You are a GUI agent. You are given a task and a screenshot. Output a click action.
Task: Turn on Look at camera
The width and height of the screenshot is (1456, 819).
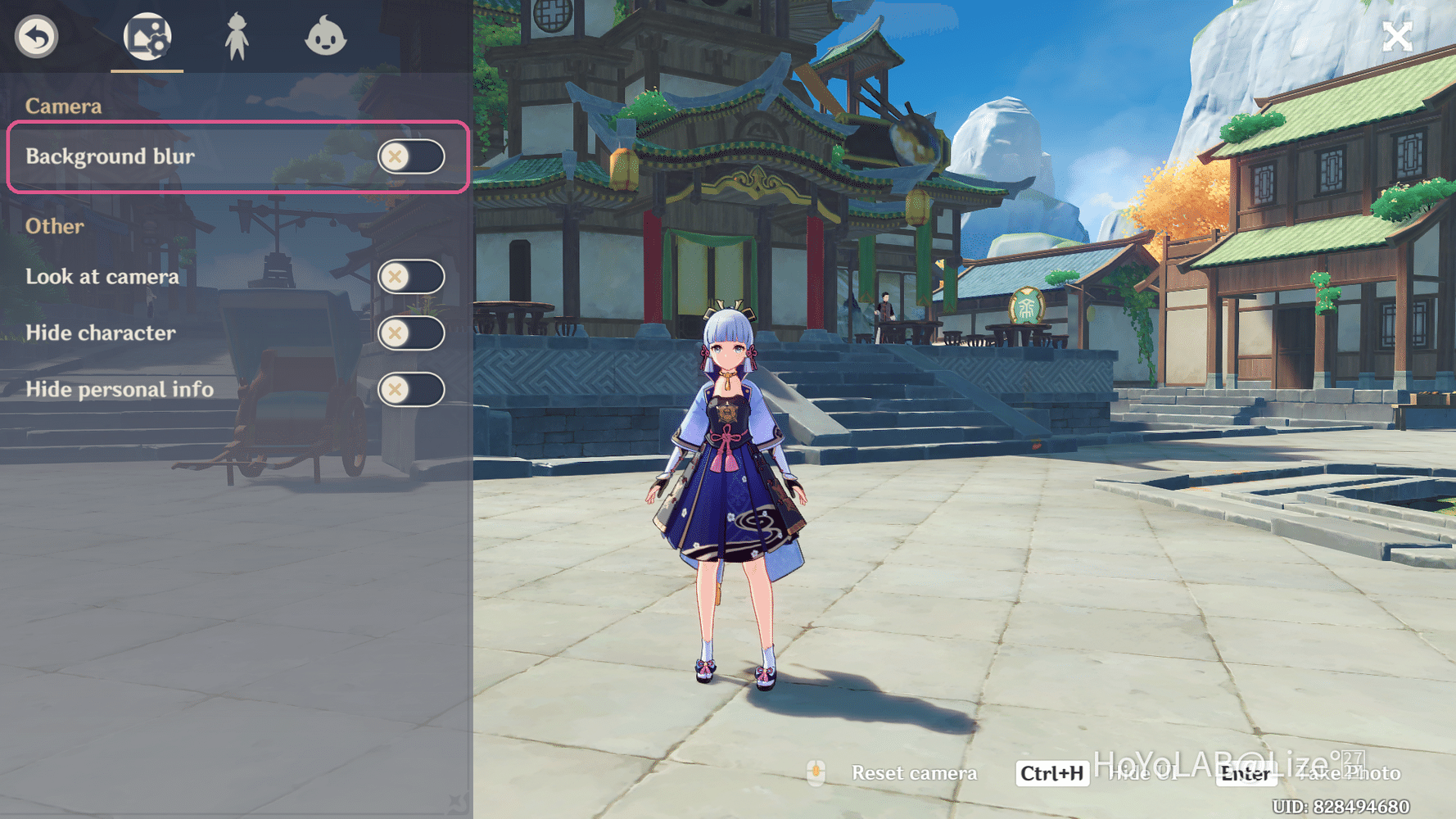click(412, 278)
